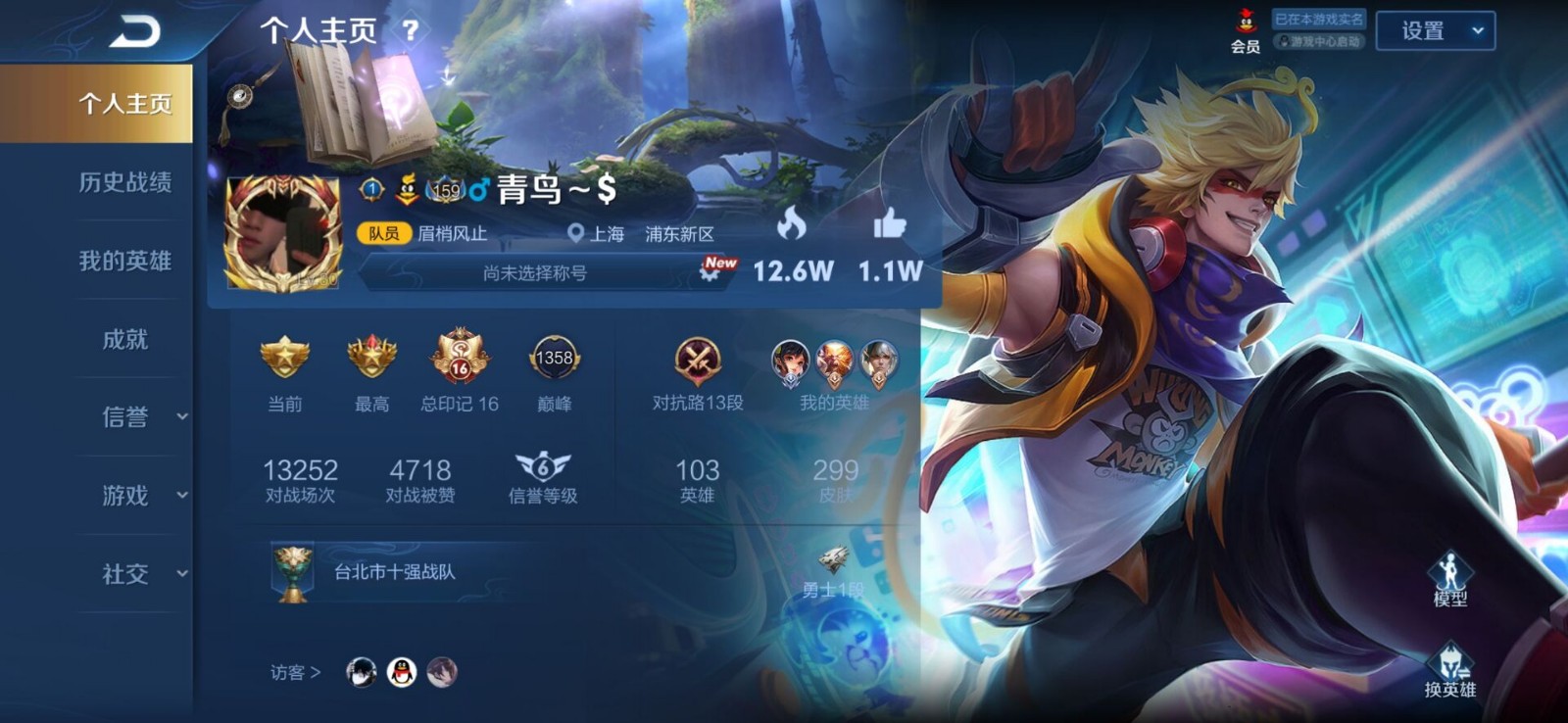Viewport: 1568px width, 723px height.
Task: Expand the 社交 sidebar section
Action: click(141, 574)
